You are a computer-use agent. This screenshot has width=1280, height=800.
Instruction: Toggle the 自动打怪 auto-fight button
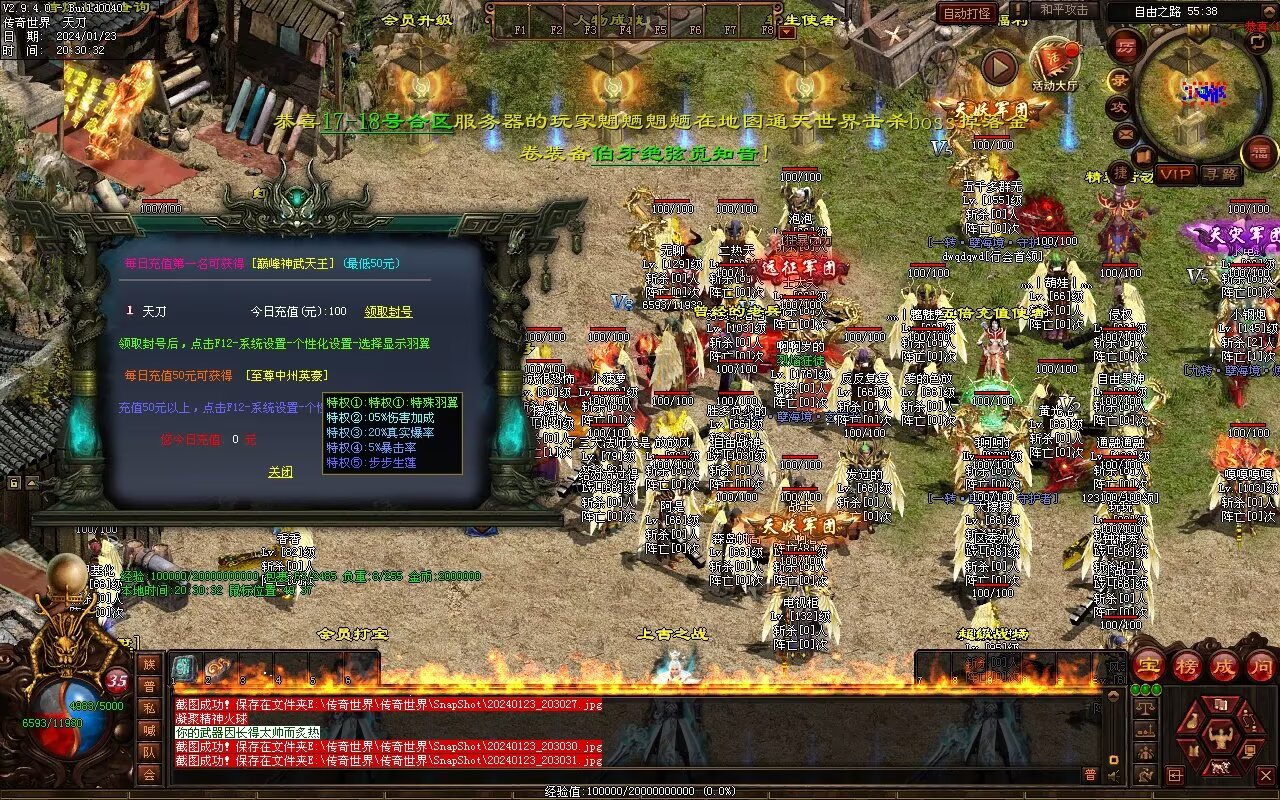pos(967,14)
